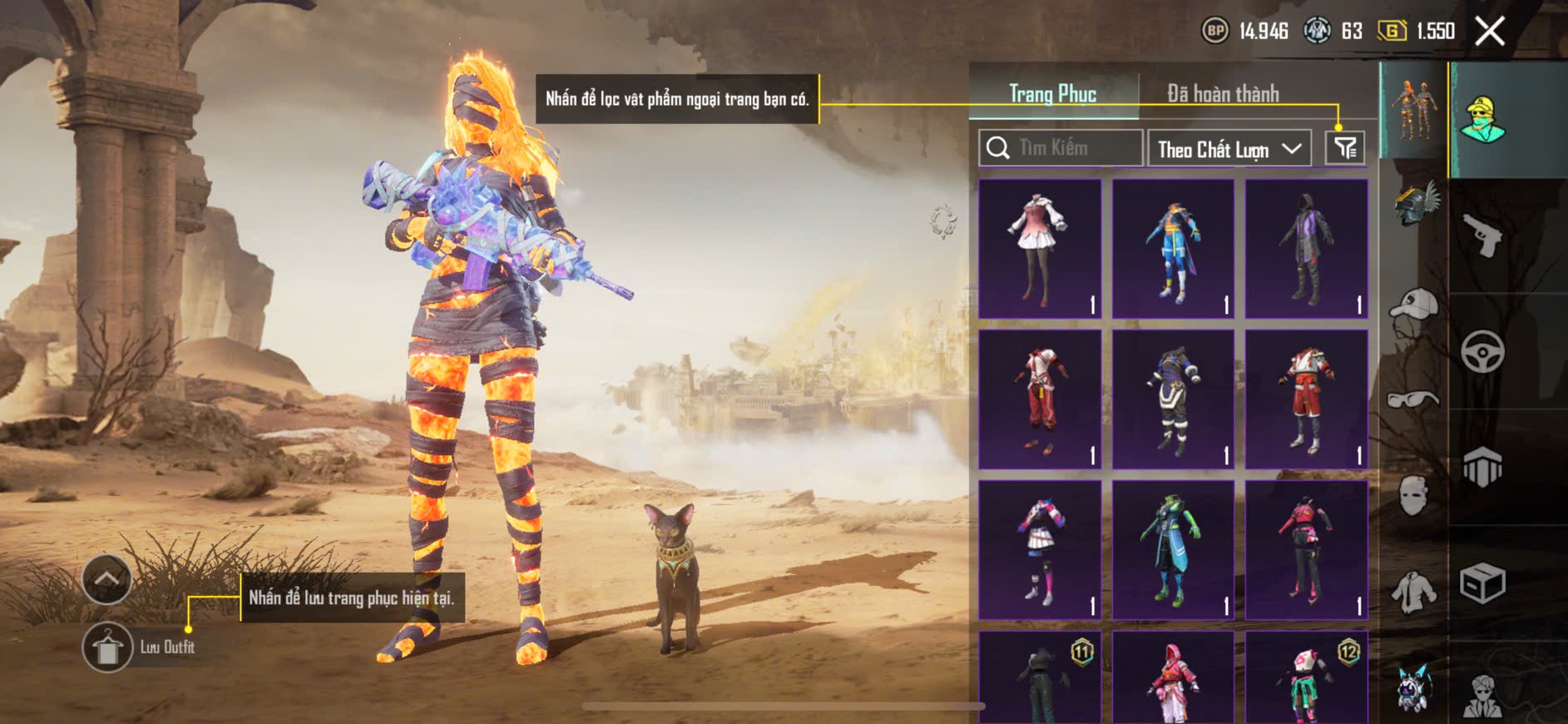Open the box crate category
Image resolution: width=1568 pixels, height=724 pixels.
1481,583
